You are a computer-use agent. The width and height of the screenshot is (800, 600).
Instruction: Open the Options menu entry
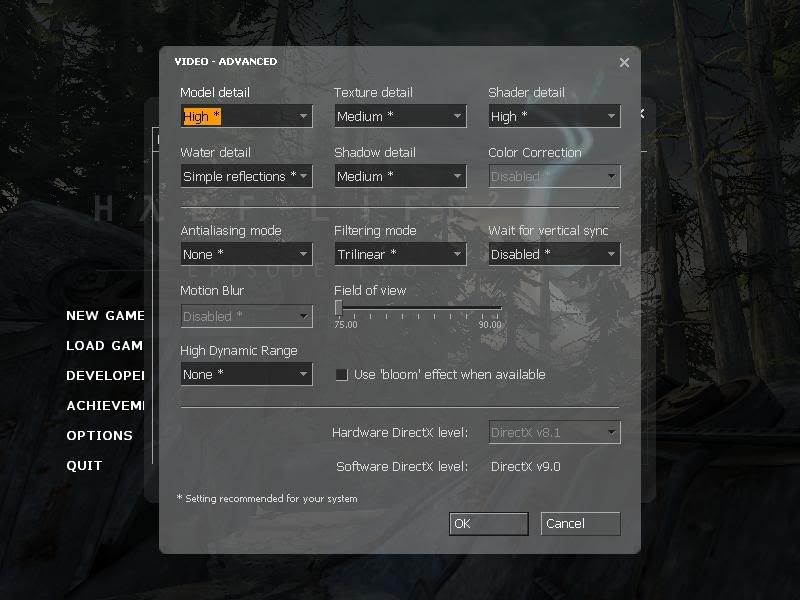[x=99, y=436]
